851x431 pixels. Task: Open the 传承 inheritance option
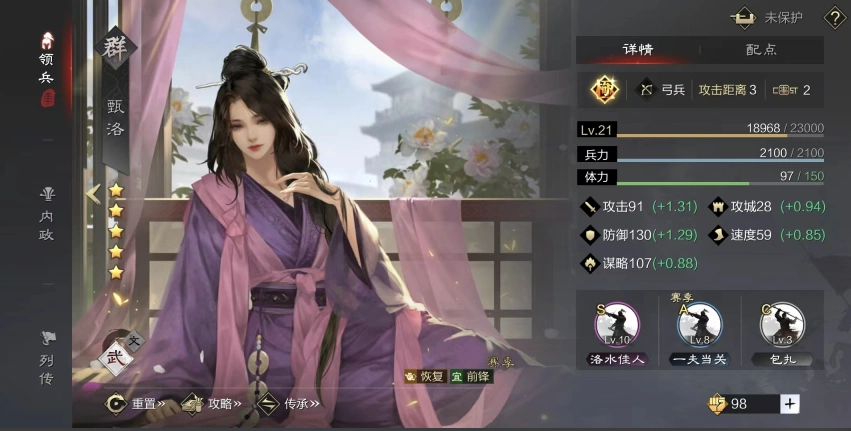coord(289,404)
